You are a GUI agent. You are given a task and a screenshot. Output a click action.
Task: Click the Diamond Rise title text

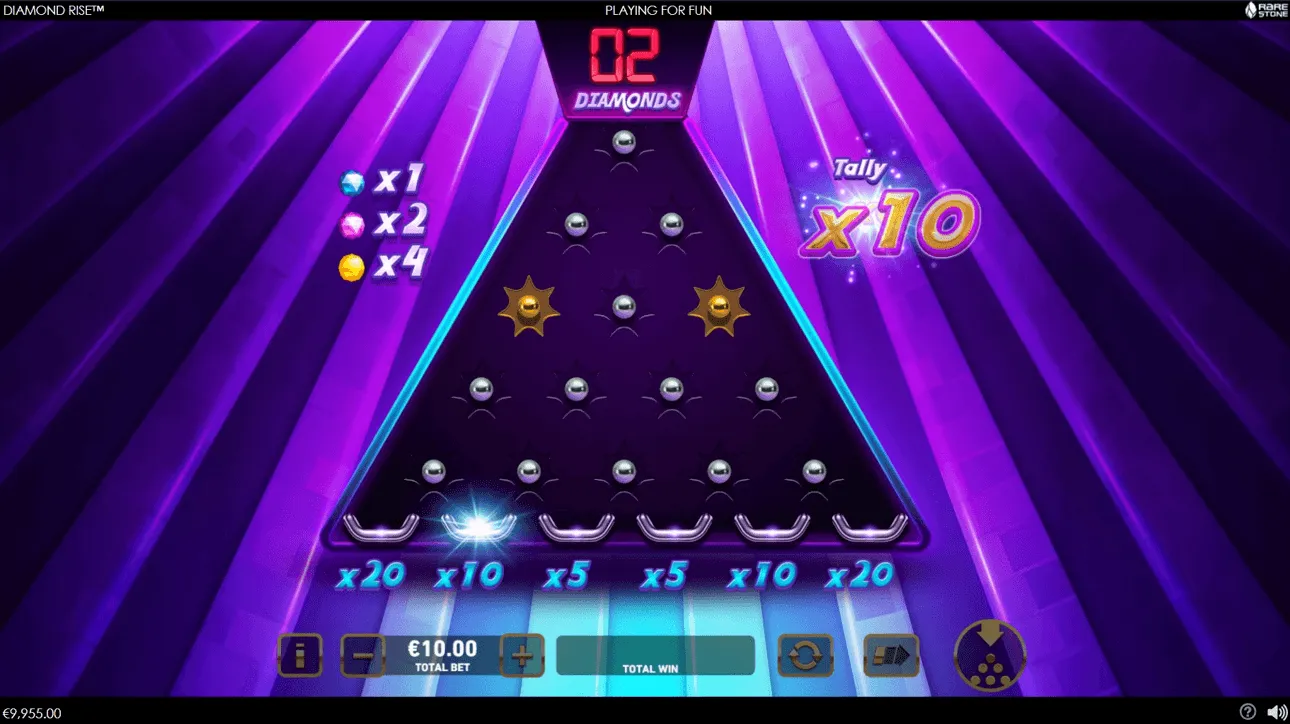coord(54,10)
